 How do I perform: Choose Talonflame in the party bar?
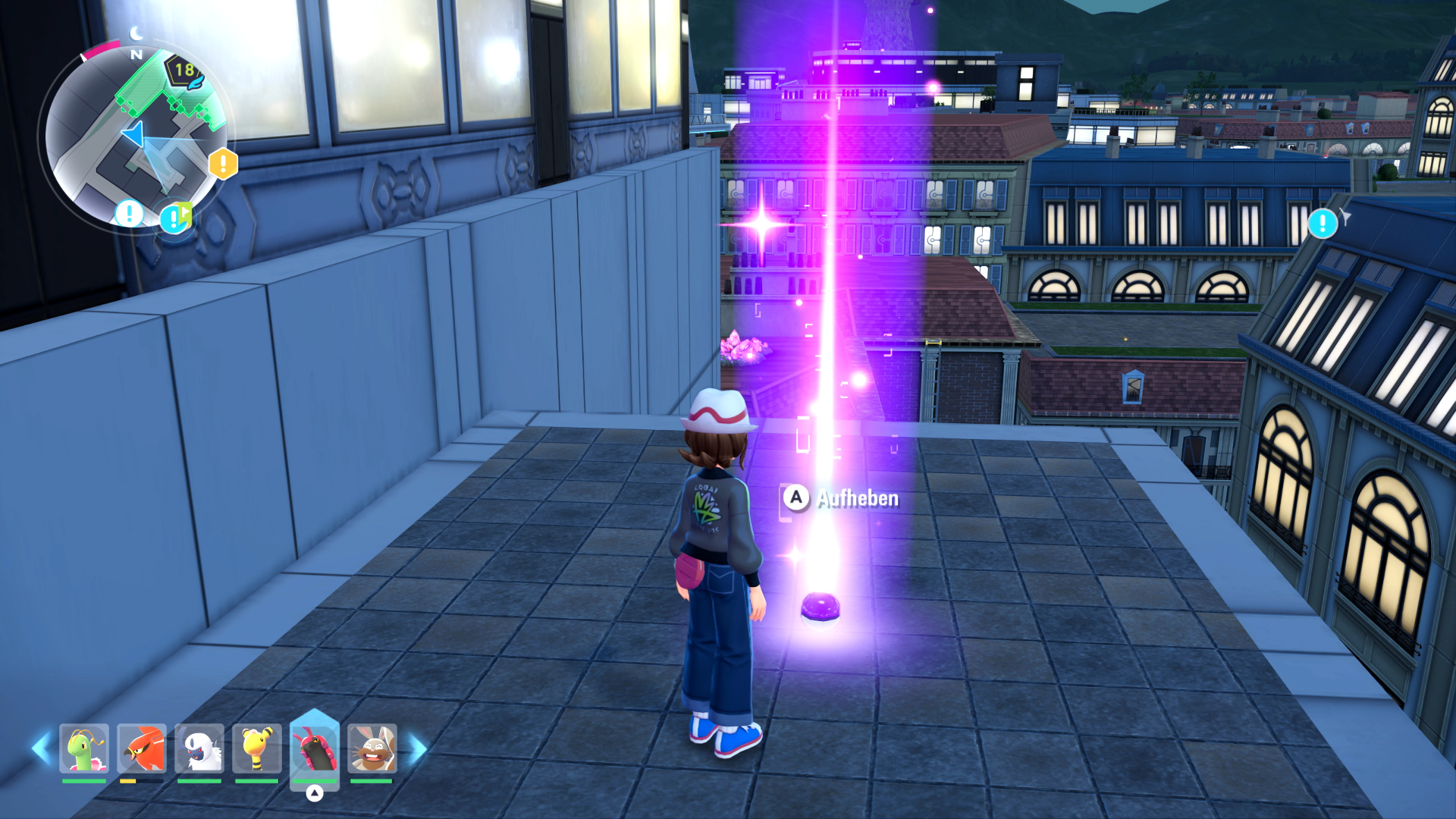tap(142, 748)
